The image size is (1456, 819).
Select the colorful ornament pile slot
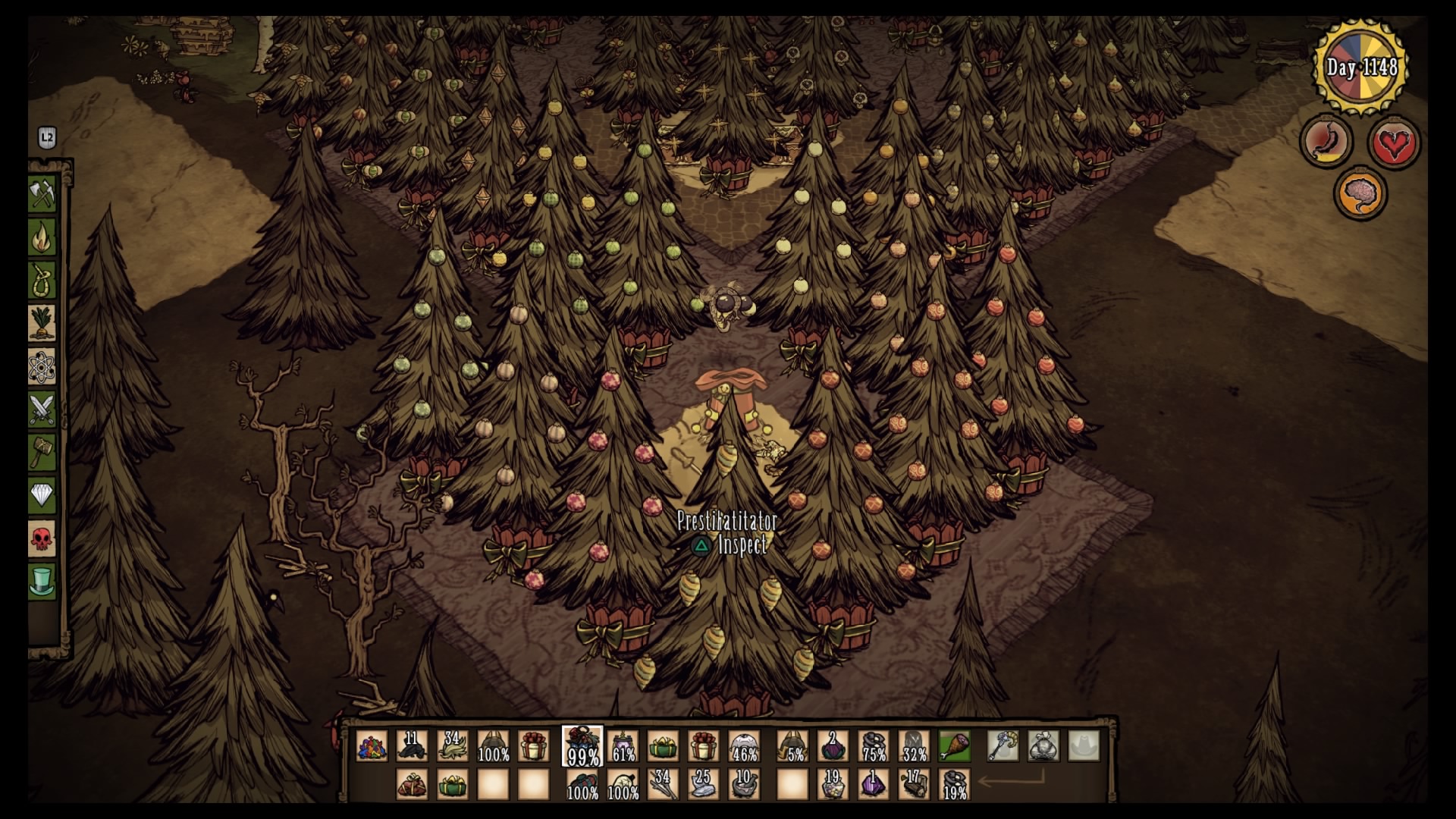[372, 746]
